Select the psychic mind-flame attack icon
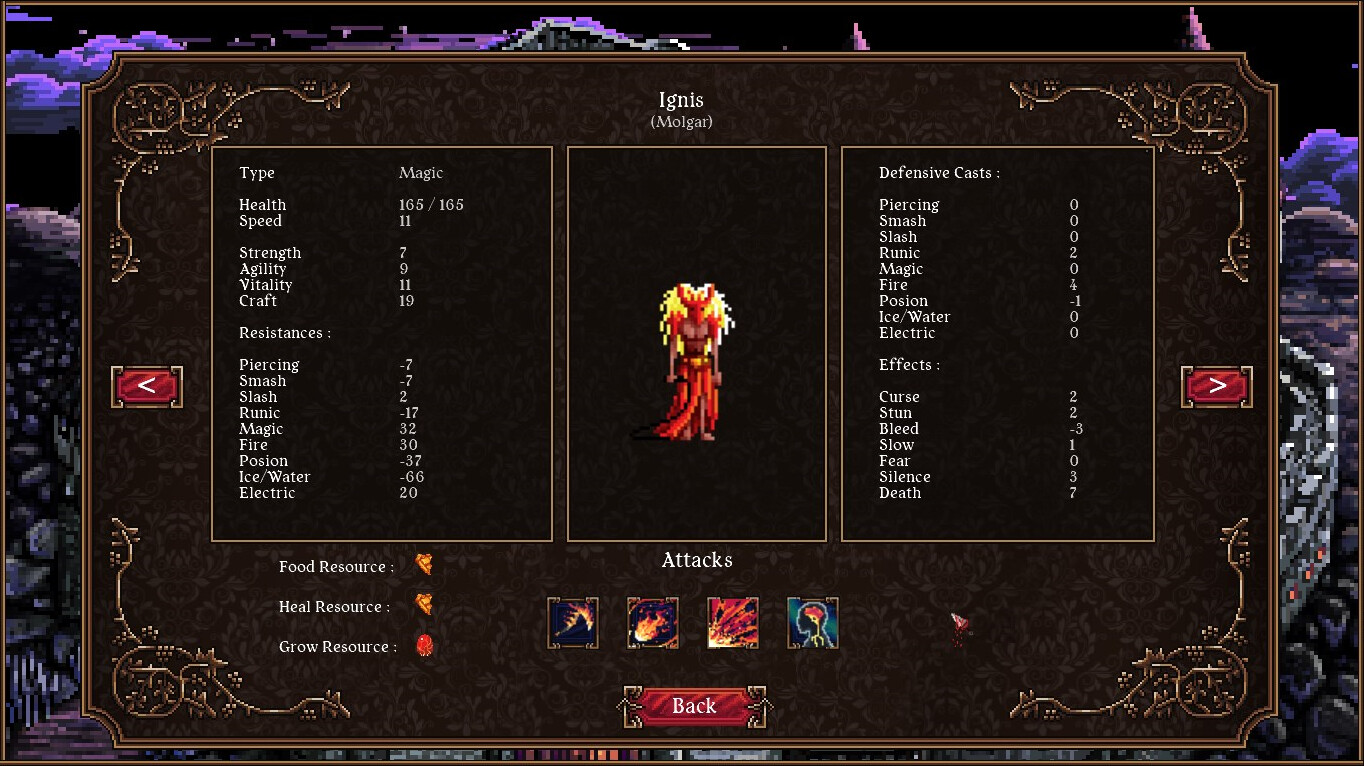This screenshot has width=1364, height=766. click(812, 621)
